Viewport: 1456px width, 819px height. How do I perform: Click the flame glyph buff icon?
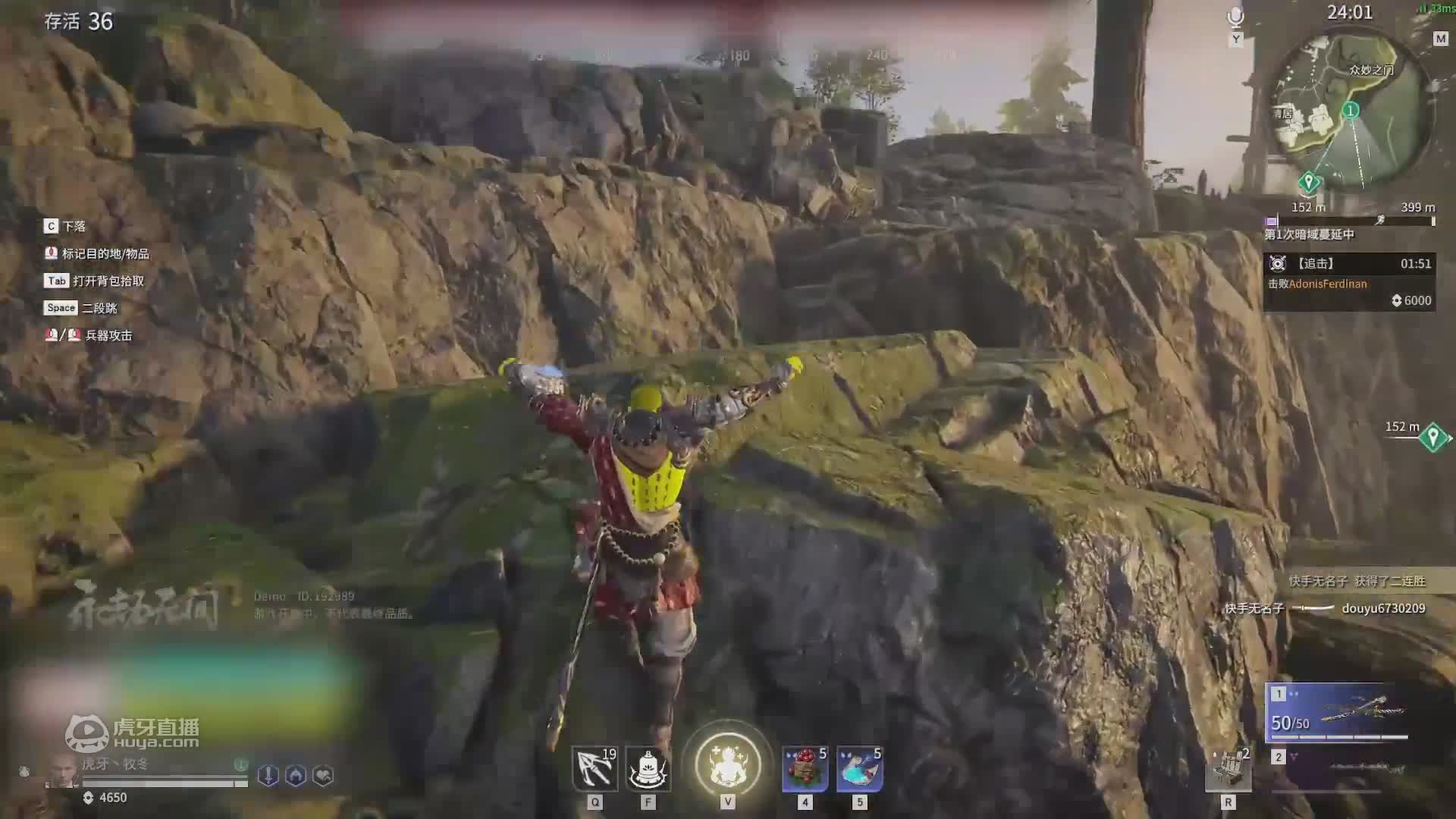[x=296, y=775]
